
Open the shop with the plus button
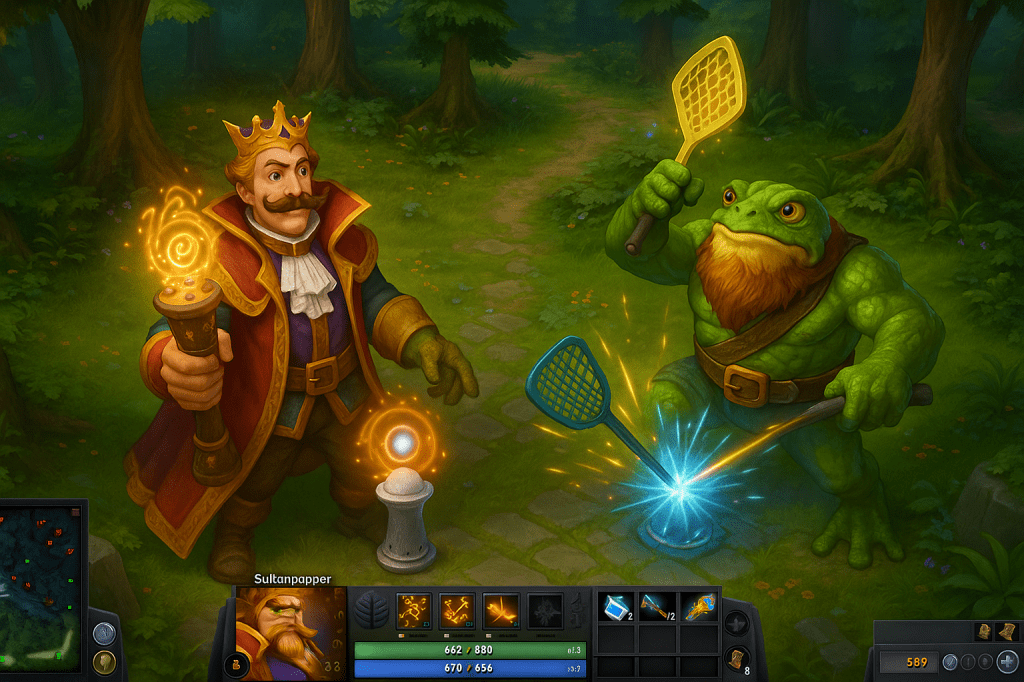(x=1007, y=661)
